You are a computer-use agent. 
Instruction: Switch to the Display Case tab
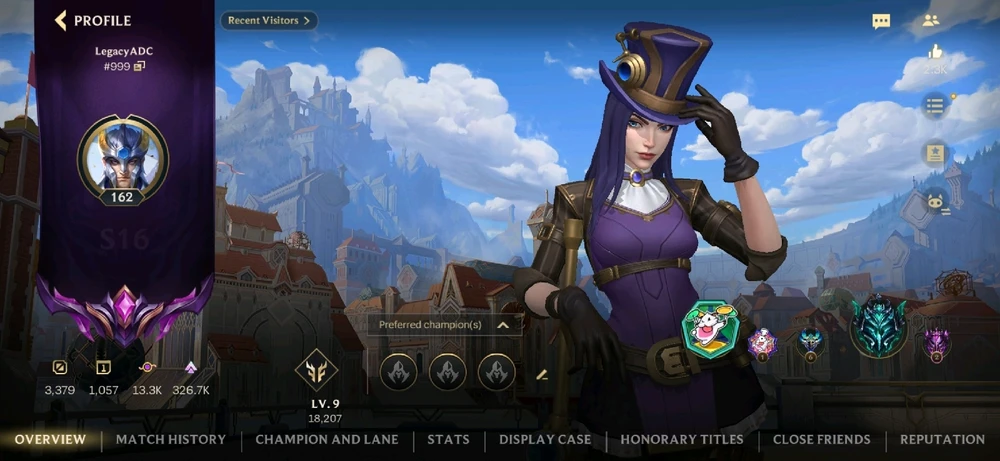coord(545,439)
